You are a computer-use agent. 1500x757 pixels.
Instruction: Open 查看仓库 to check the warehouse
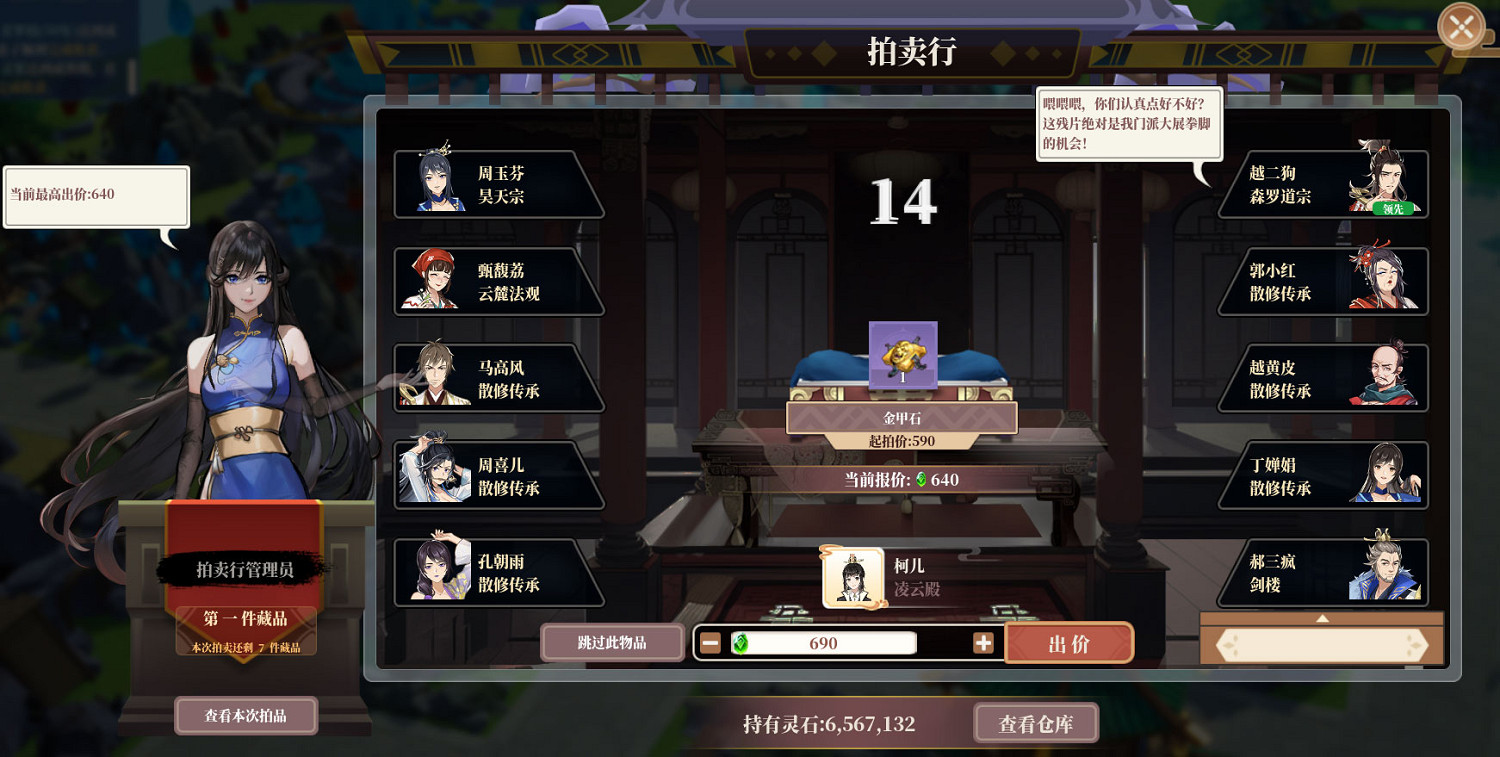coord(1036,722)
